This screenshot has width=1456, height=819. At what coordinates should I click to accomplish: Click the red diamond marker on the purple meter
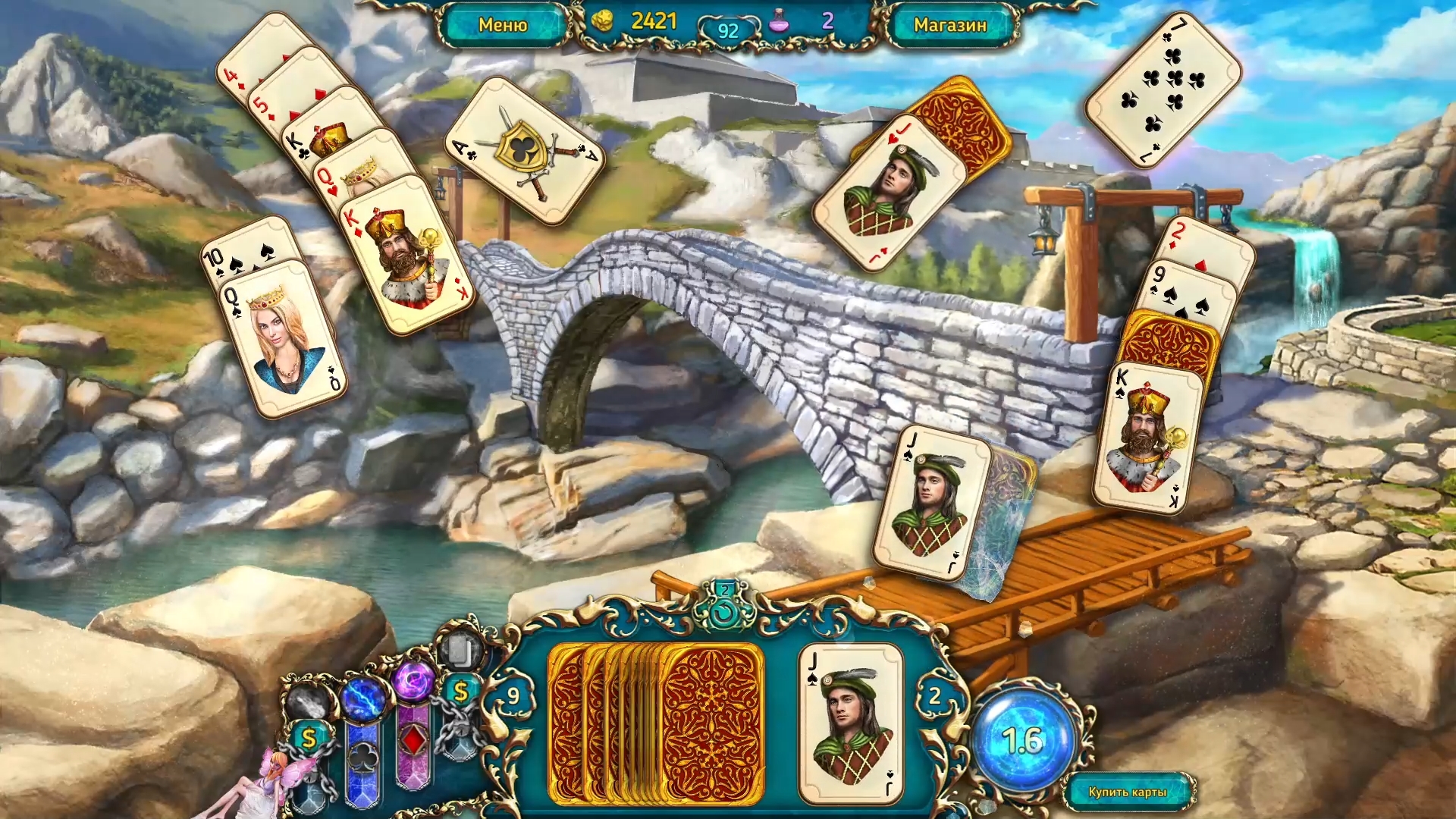point(414,738)
